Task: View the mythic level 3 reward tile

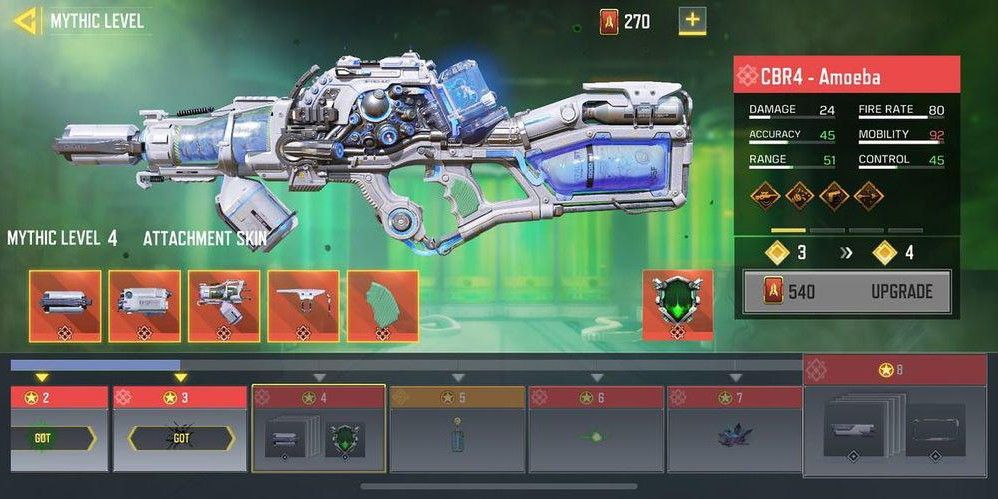Action: pos(180,429)
